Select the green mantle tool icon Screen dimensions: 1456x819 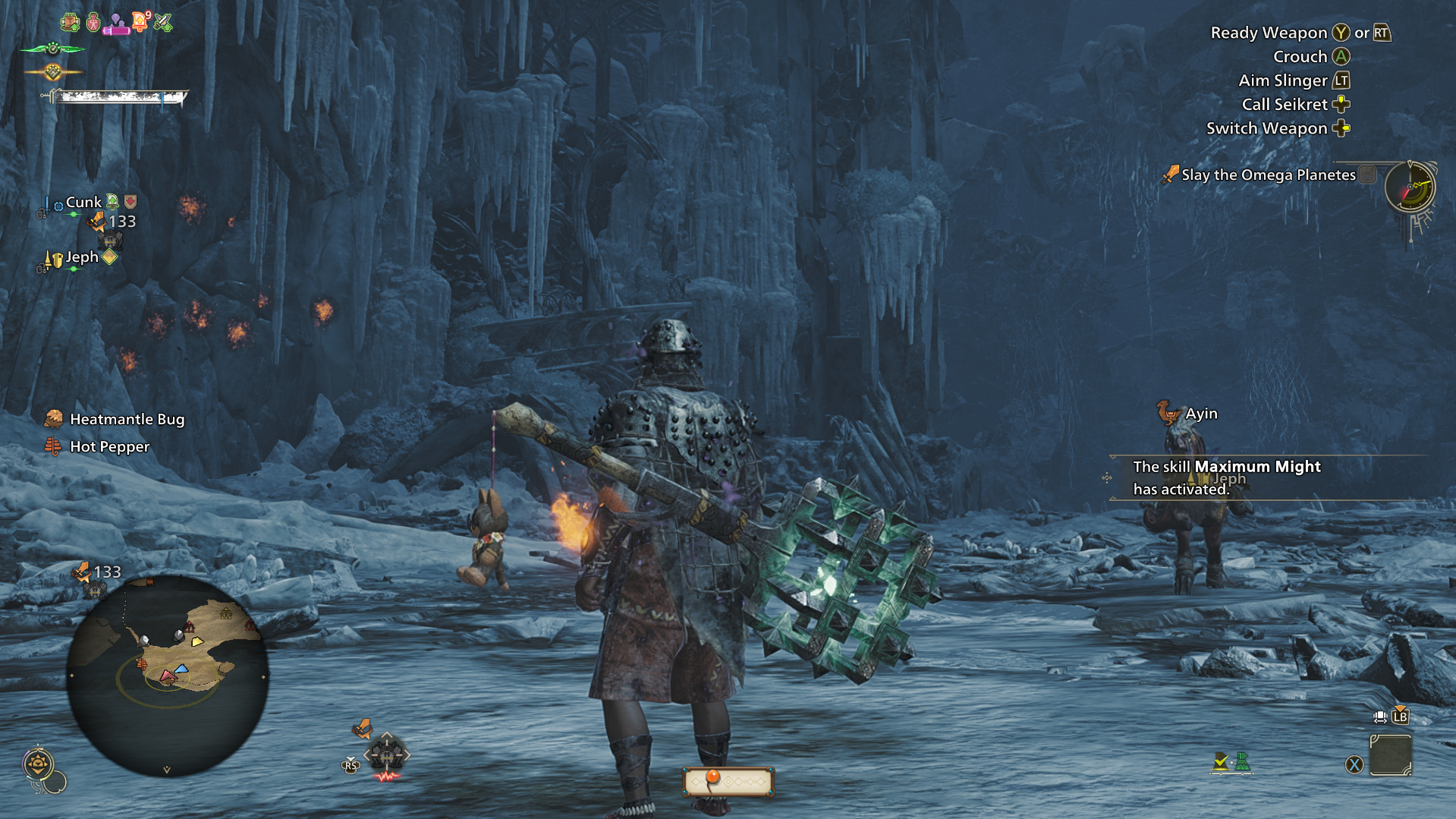1243,761
